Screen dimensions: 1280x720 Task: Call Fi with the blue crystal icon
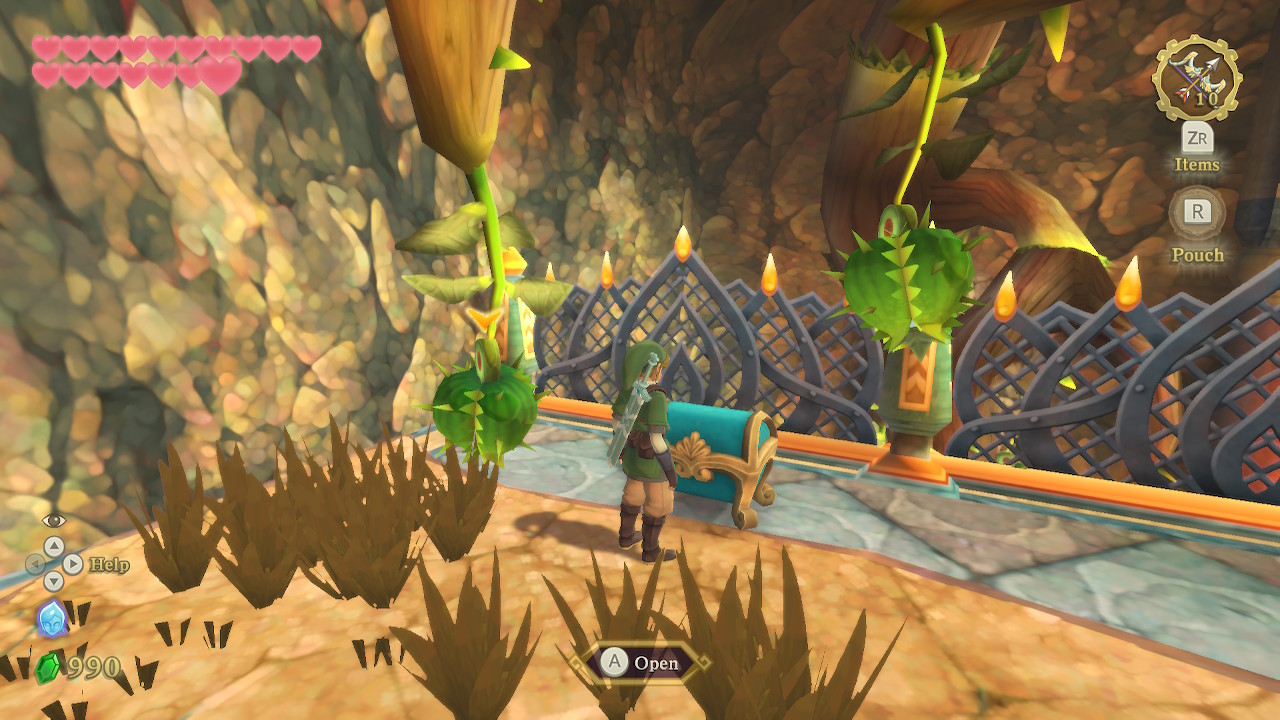(x=52, y=618)
